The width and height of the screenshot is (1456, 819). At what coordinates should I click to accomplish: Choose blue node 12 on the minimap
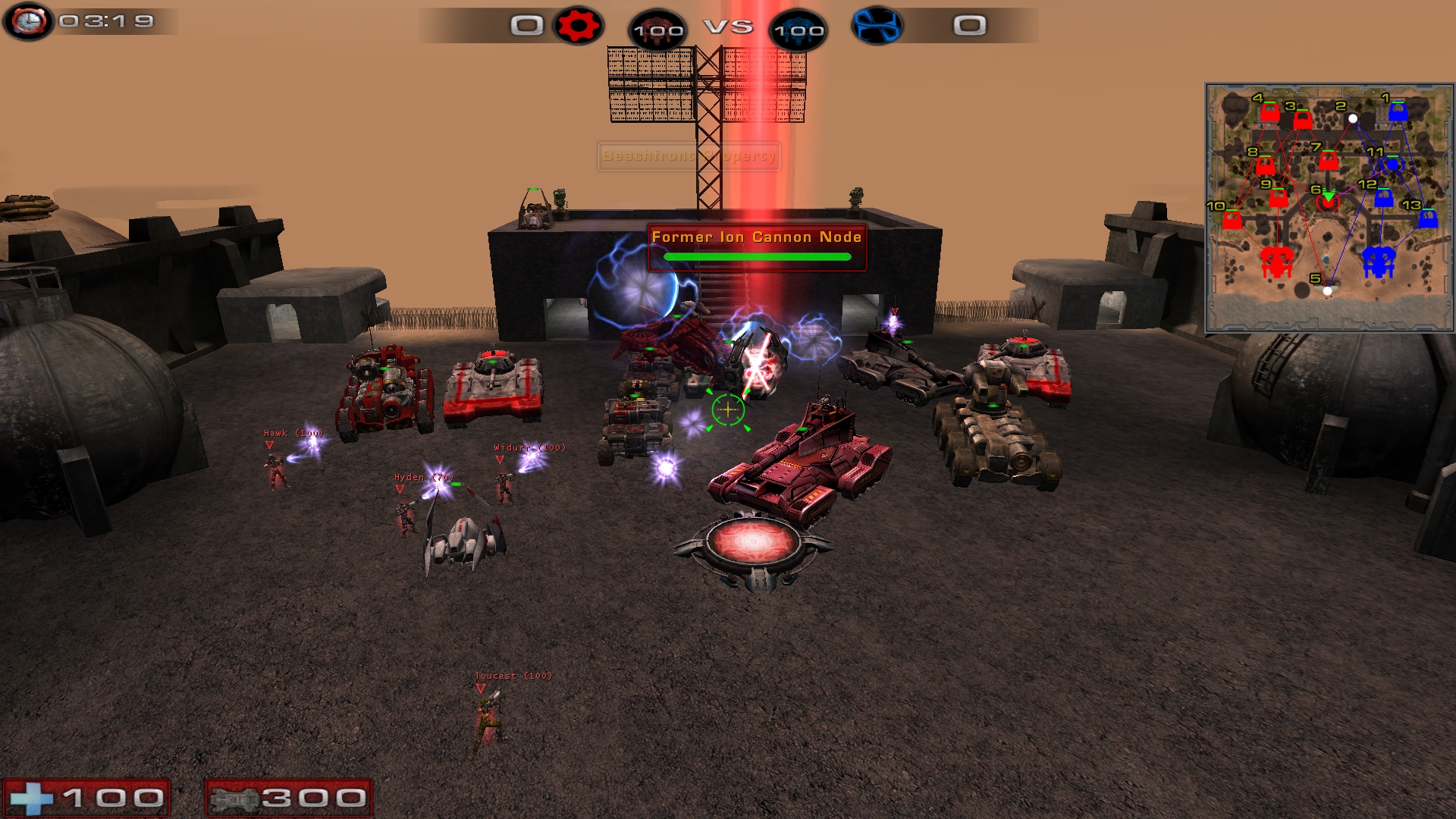[1383, 198]
